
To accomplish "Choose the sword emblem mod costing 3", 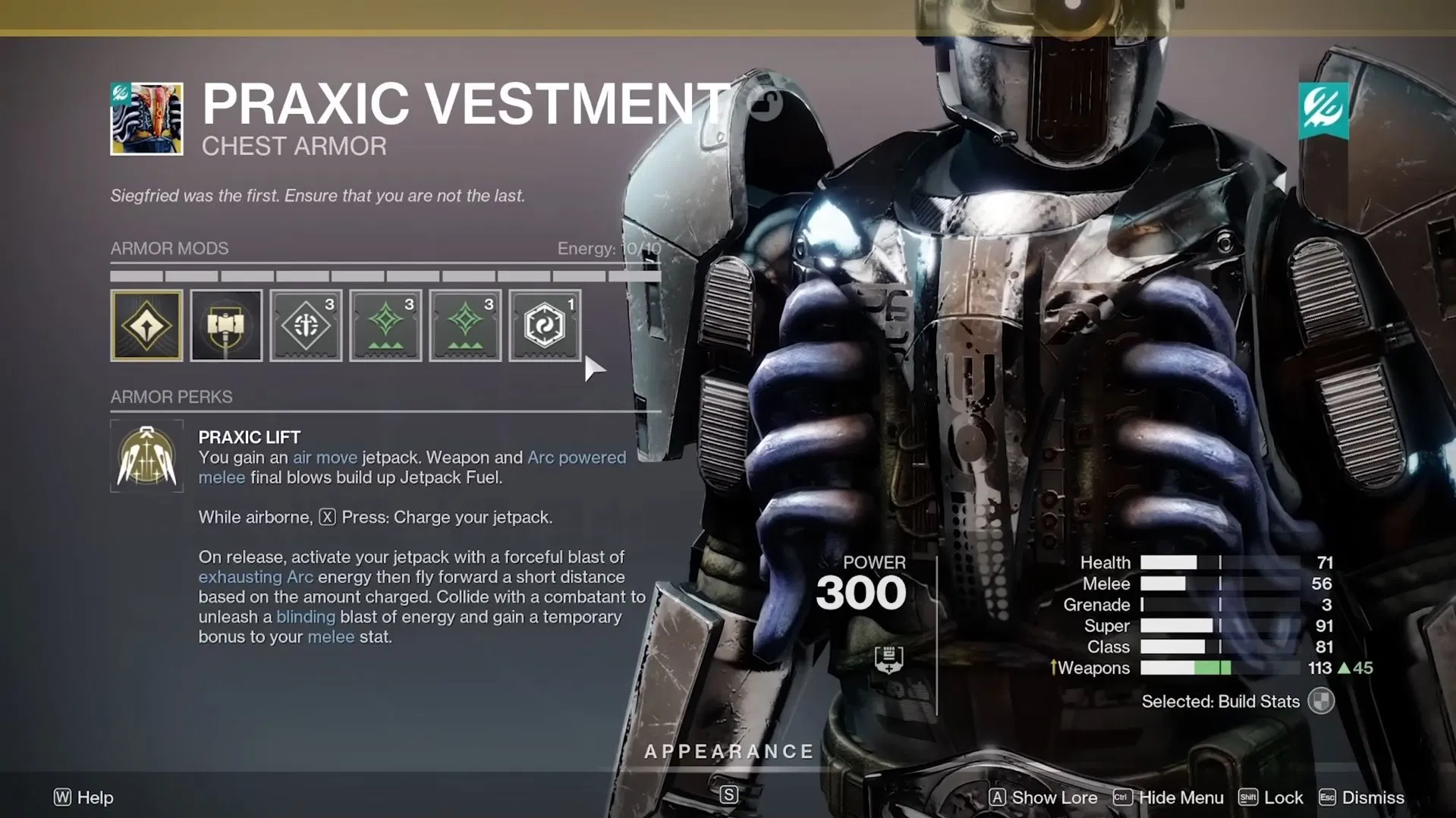I will (306, 326).
